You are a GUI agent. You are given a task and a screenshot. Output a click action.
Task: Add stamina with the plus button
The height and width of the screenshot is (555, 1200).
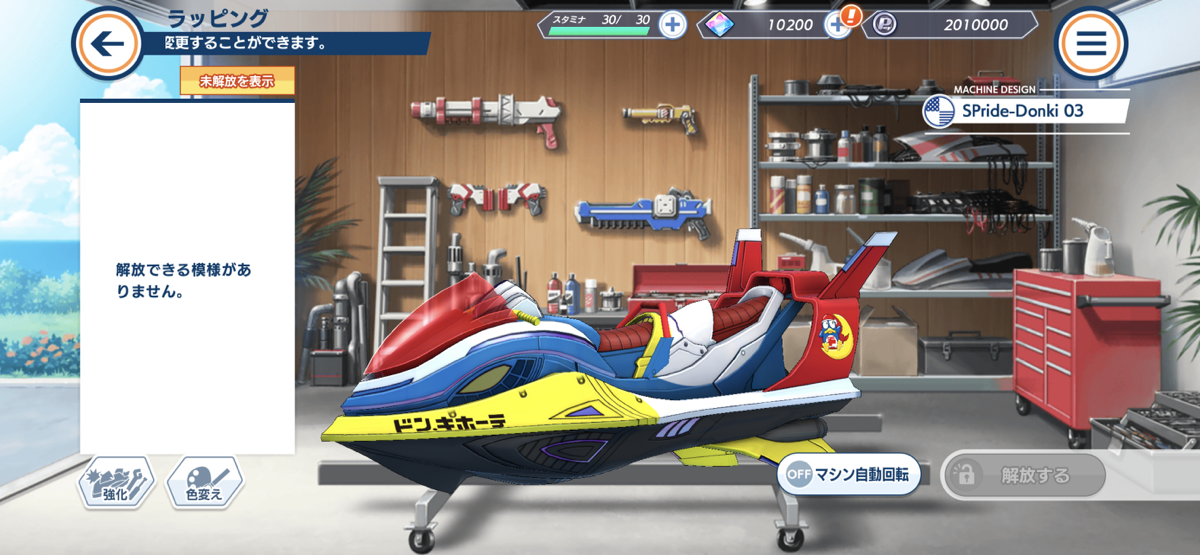[x=673, y=25]
